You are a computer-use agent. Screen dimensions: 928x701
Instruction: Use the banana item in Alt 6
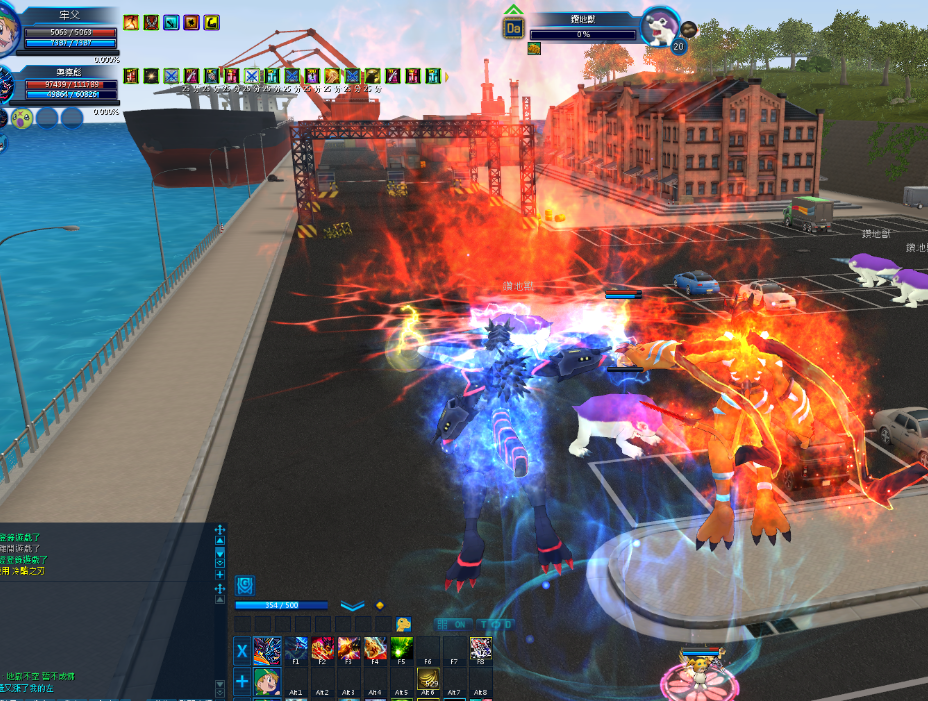click(428, 681)
